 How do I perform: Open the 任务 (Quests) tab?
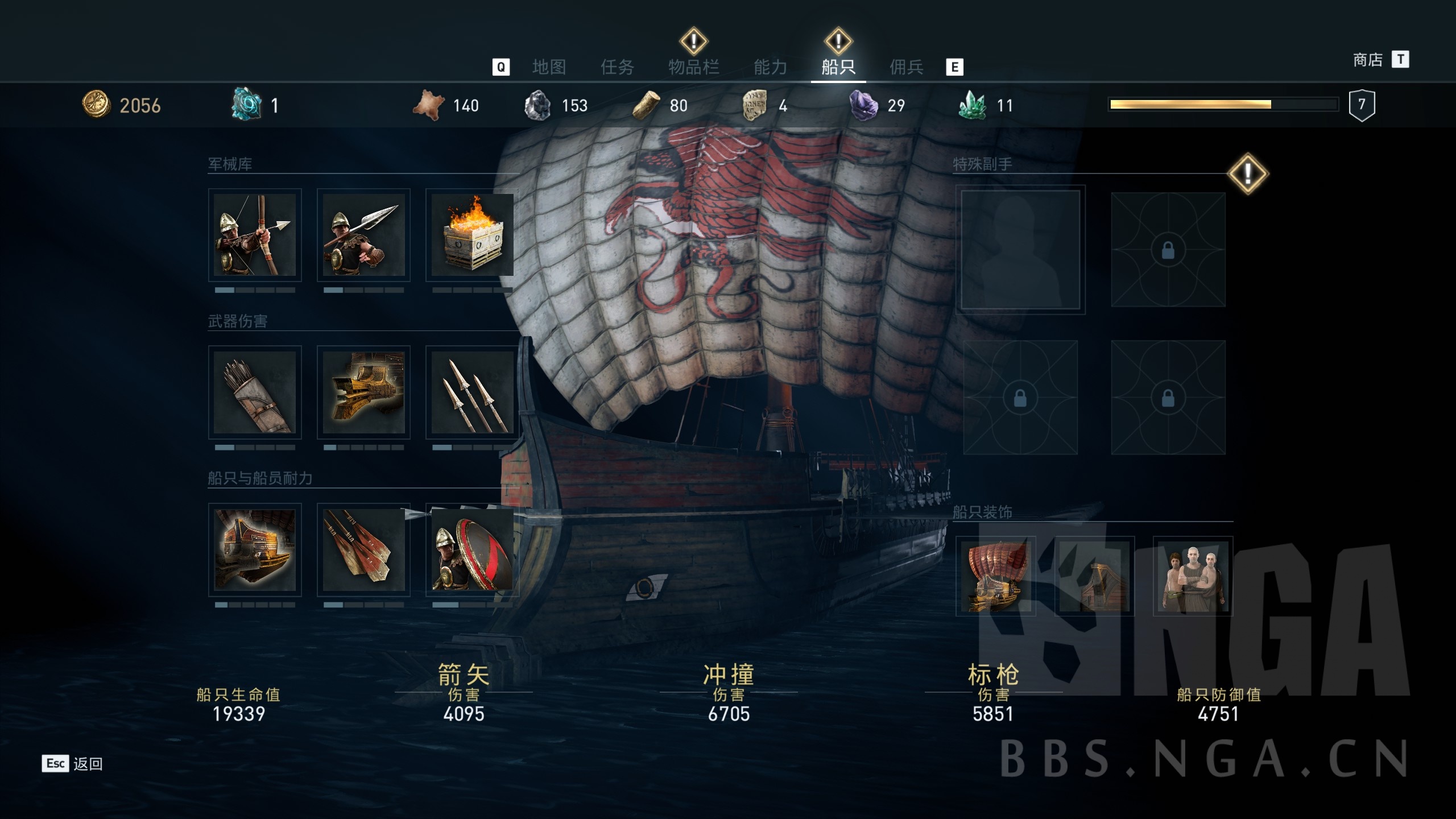[617, 67]
